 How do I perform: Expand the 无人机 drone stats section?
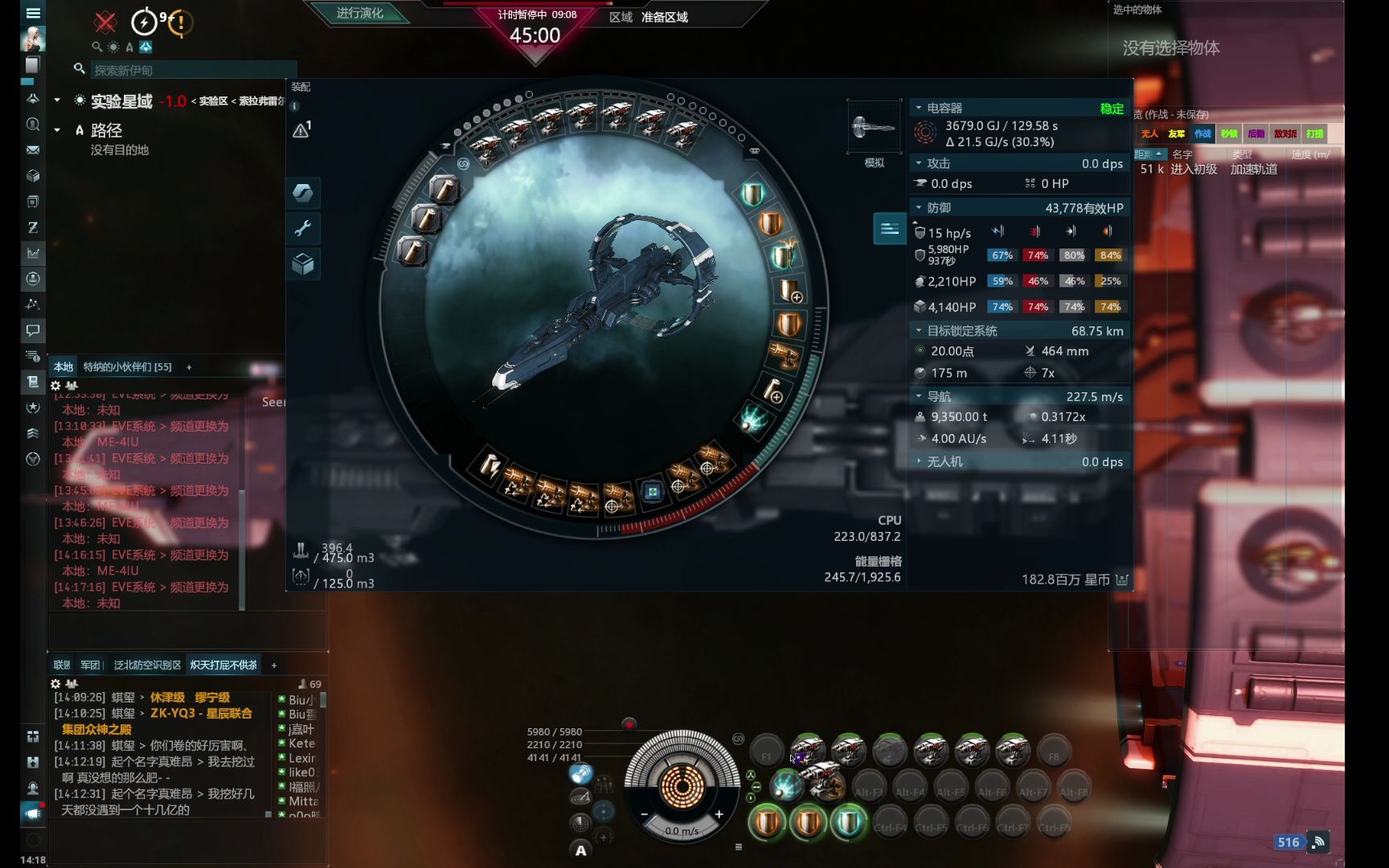(919, 462)
